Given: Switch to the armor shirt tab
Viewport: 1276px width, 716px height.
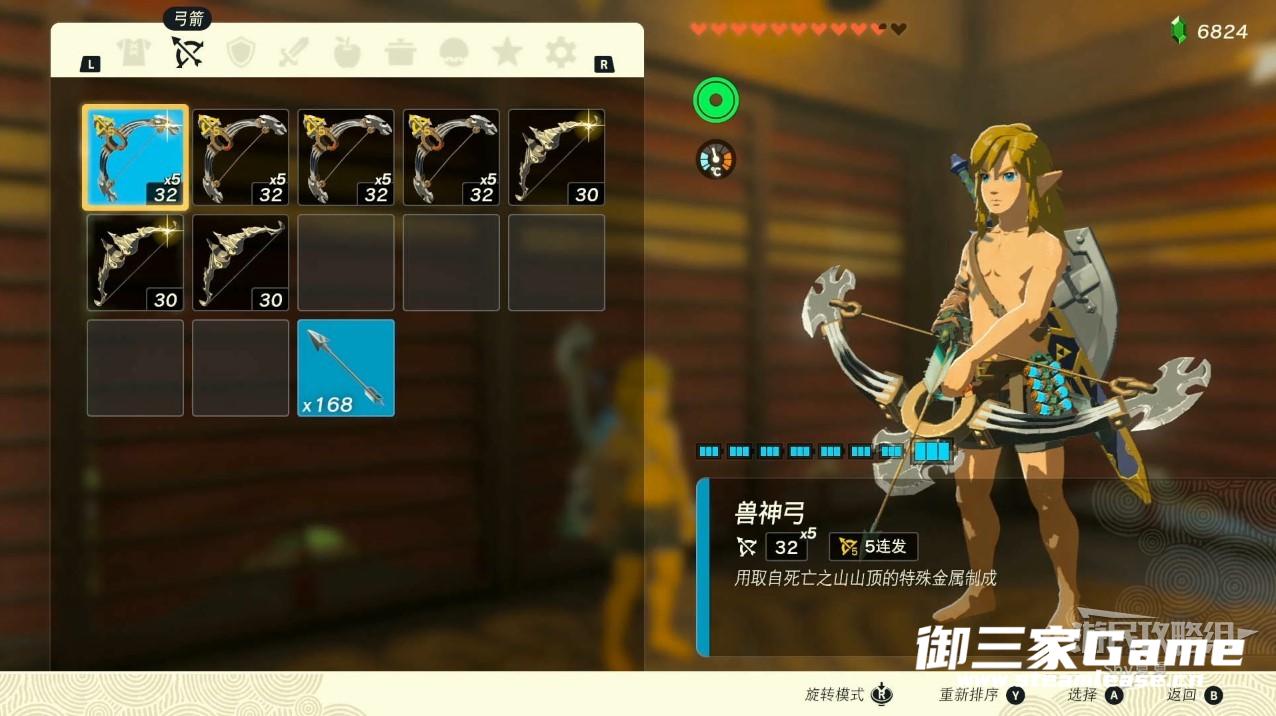Looking at the screenshot, I should click(134, 52).
